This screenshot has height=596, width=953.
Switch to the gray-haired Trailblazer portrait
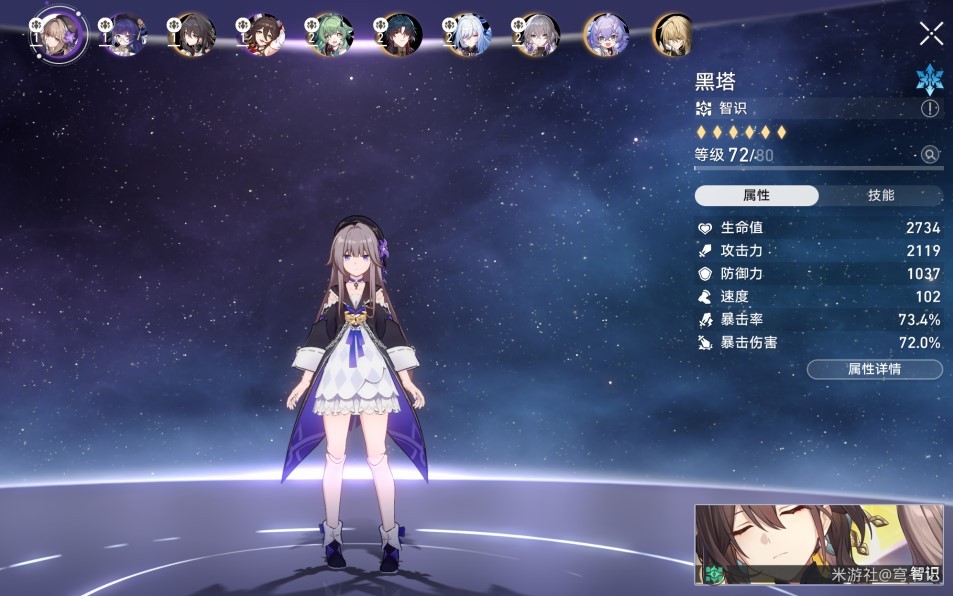535,35
